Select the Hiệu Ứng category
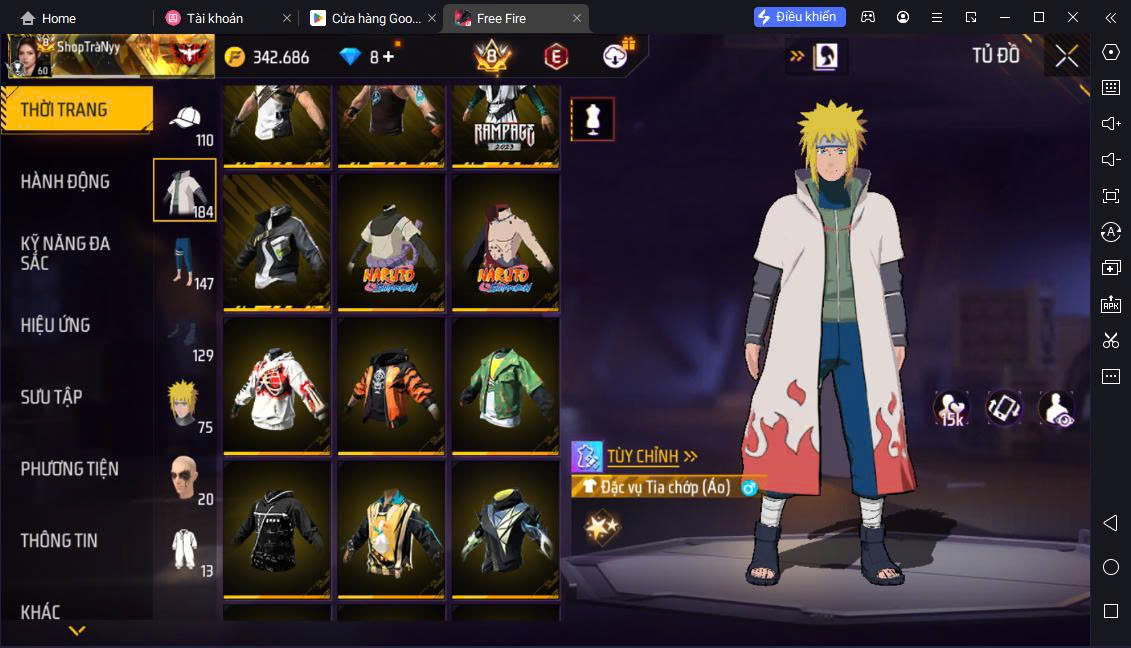Image resolution: width=1131 pixels, height=648 pixels. [x=56, y=325]
